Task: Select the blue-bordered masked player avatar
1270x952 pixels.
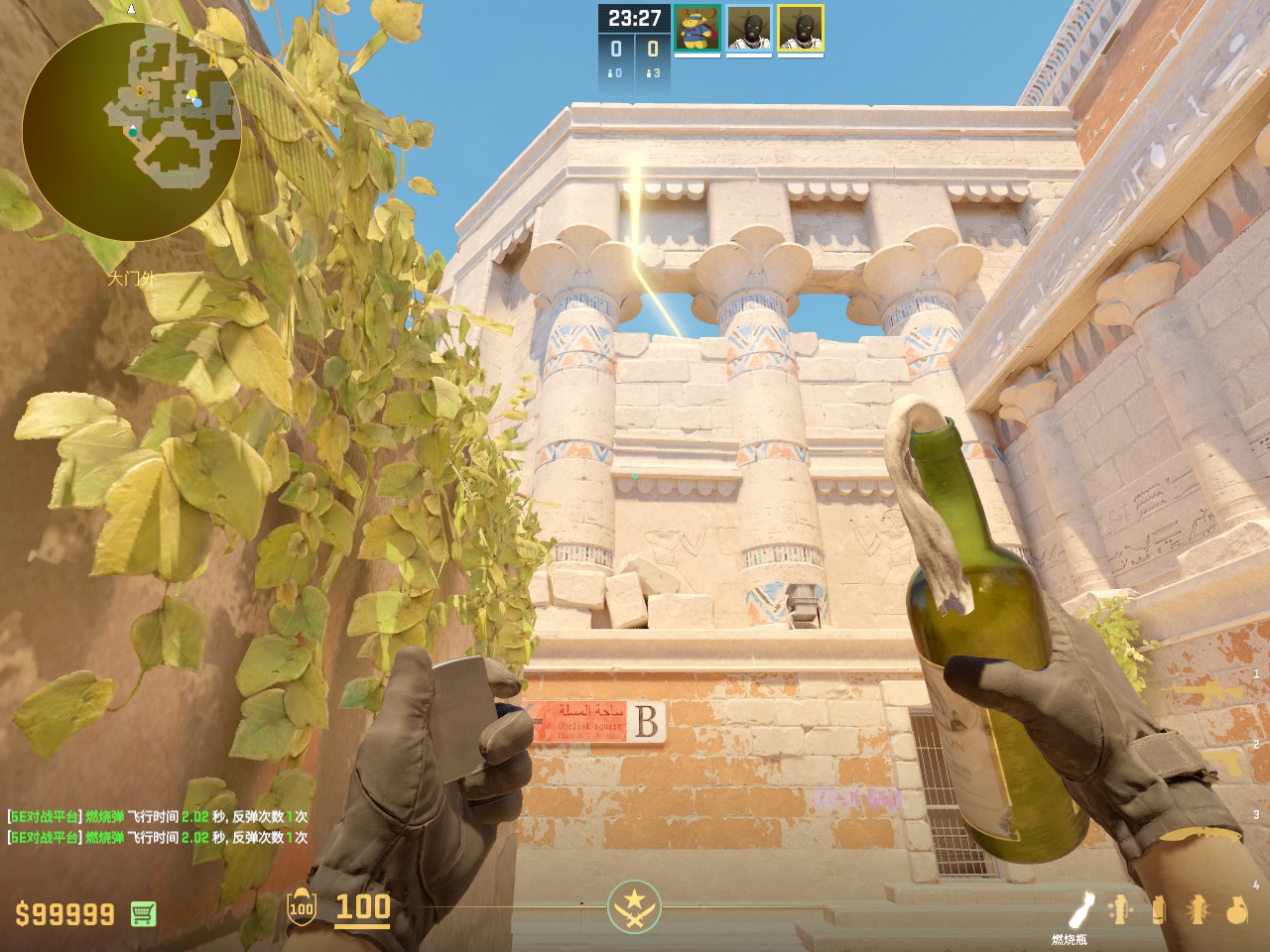Action: pos(749,29)
